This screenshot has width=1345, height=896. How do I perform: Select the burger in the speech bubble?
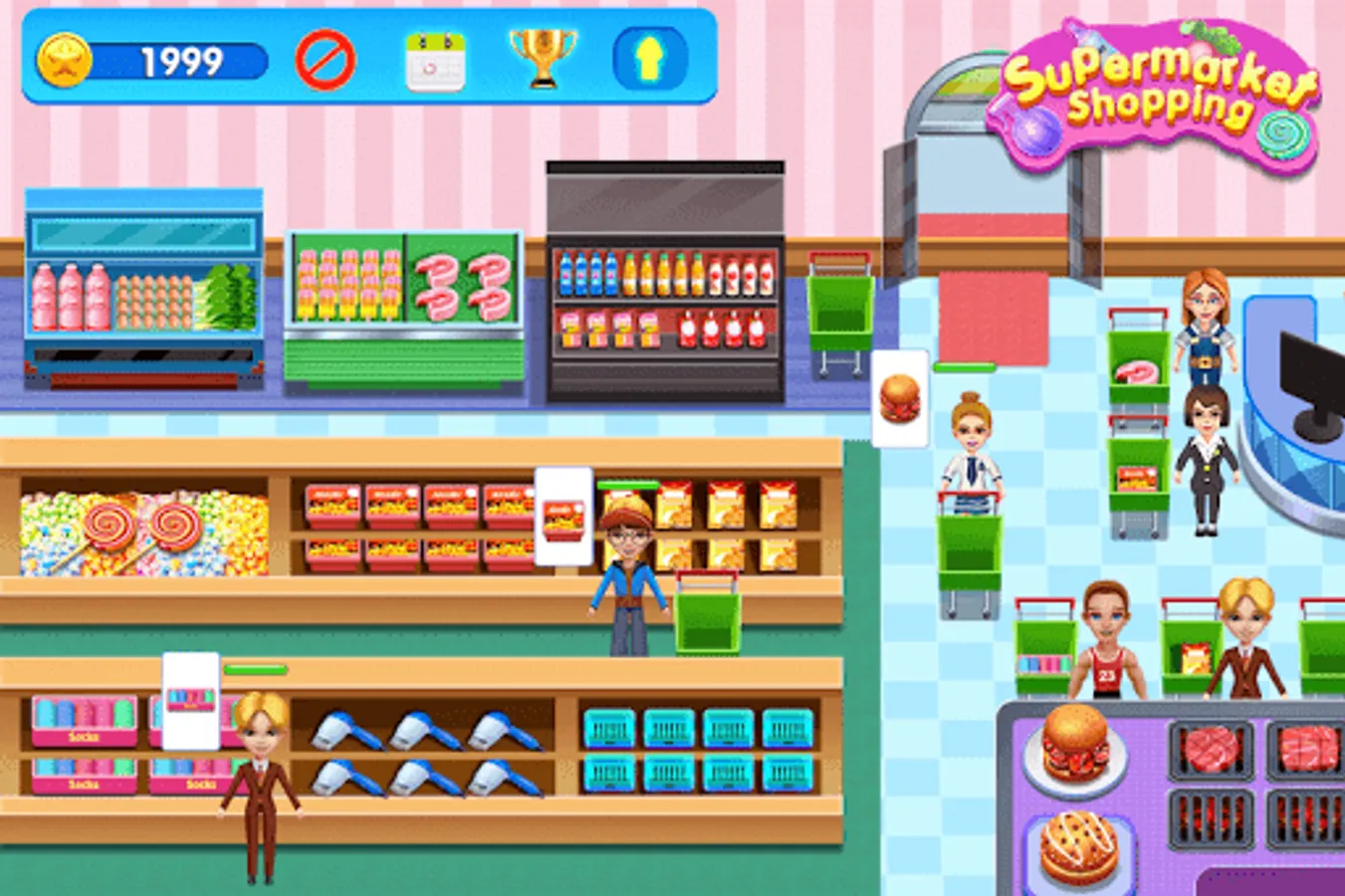pyautogui.click(x=899, y=398)
